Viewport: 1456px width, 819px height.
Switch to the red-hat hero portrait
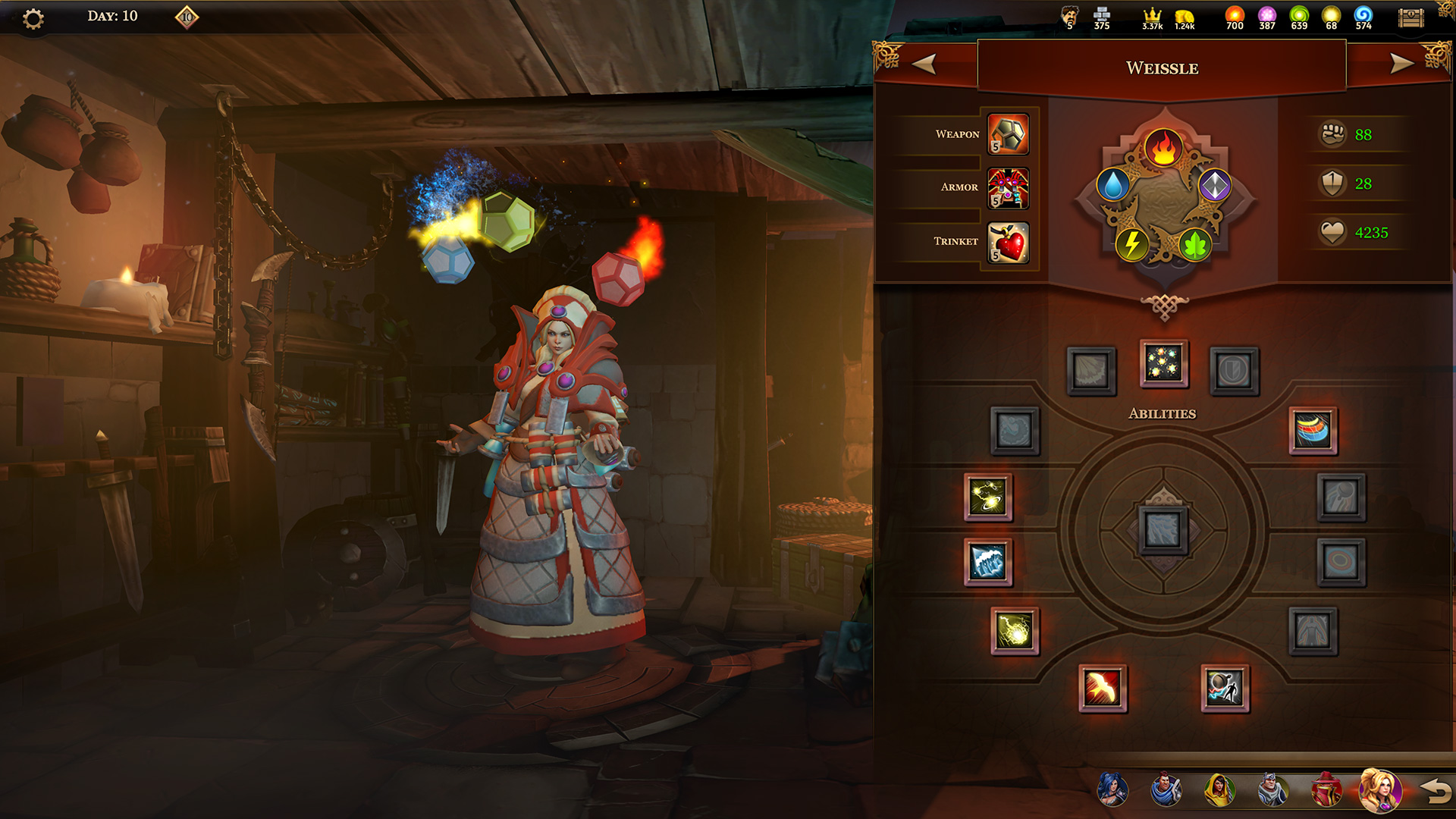1326,789
